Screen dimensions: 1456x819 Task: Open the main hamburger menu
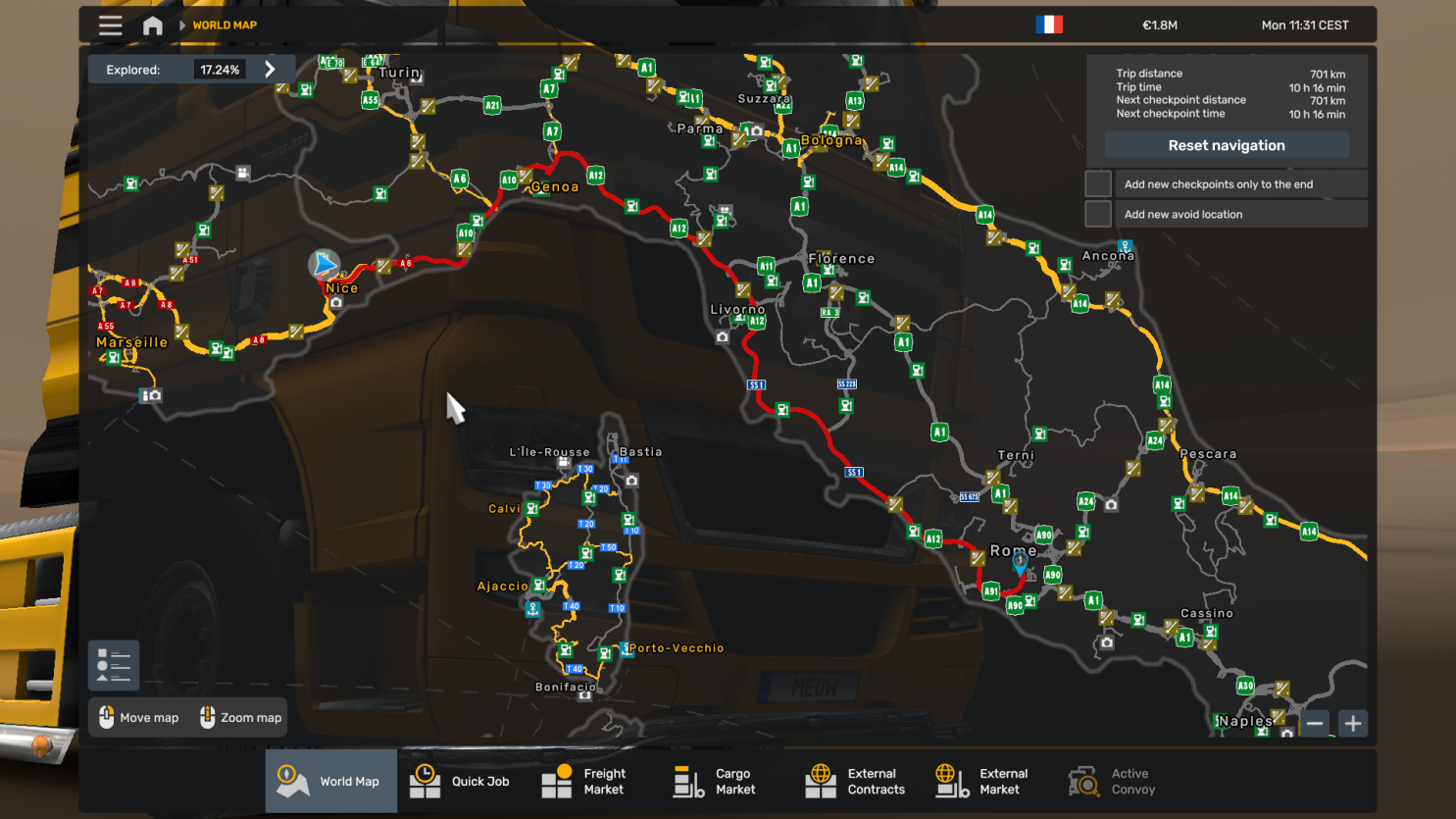pyautogui.click(x=110, y=26)
